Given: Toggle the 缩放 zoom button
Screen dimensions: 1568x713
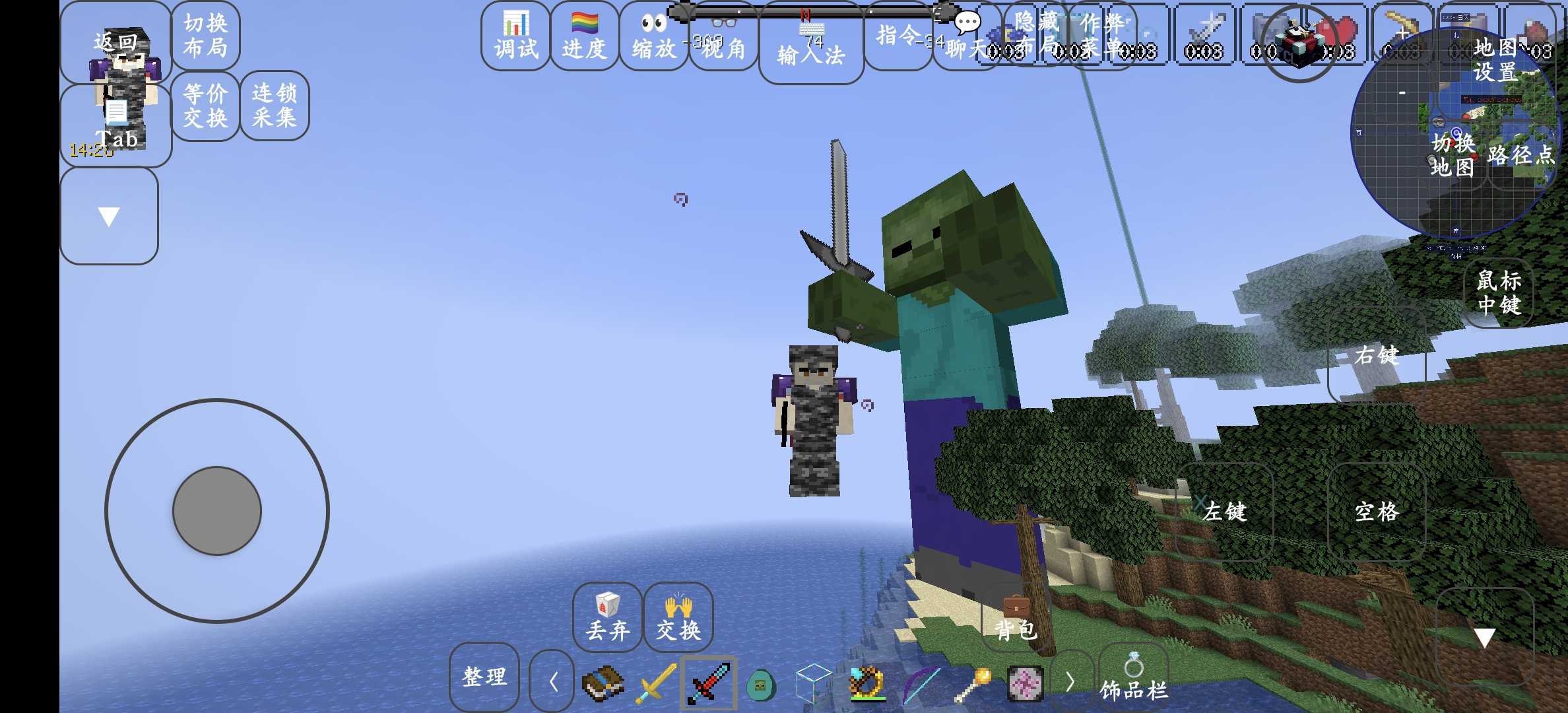Looking at the screenshot, I should (x=653, y=36).
